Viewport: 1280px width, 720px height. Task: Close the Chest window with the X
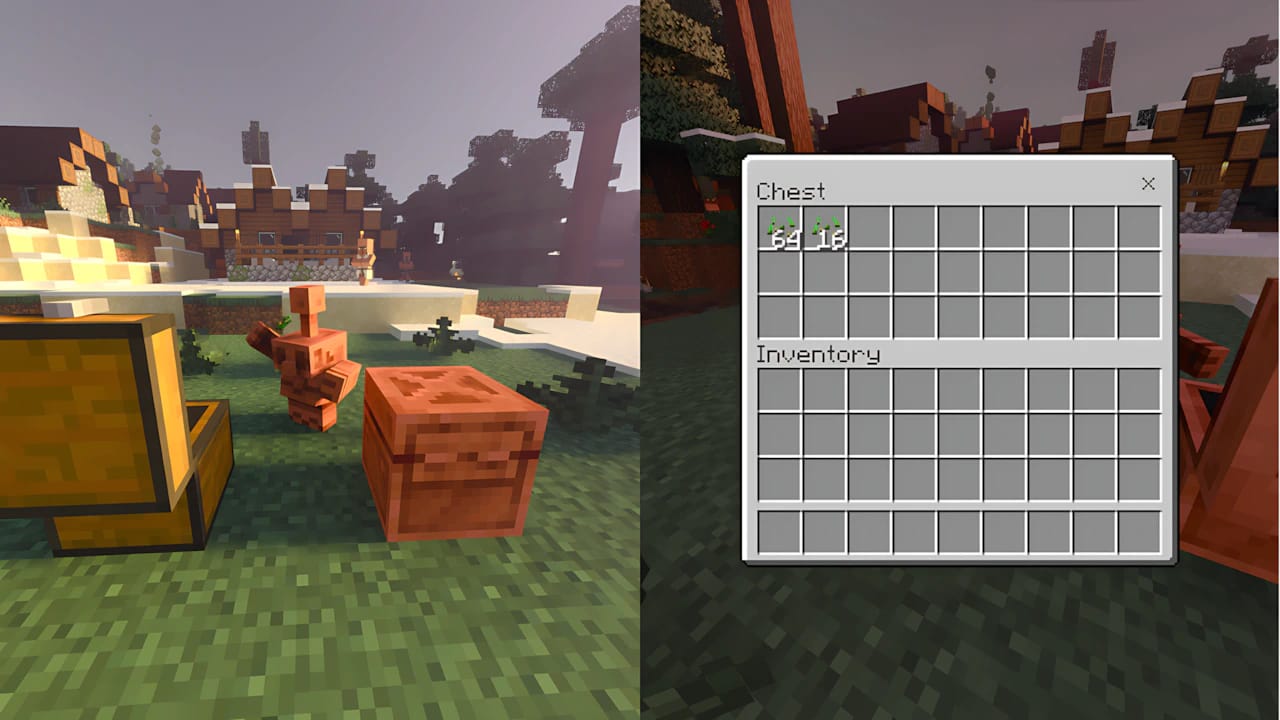[1147, 184]
